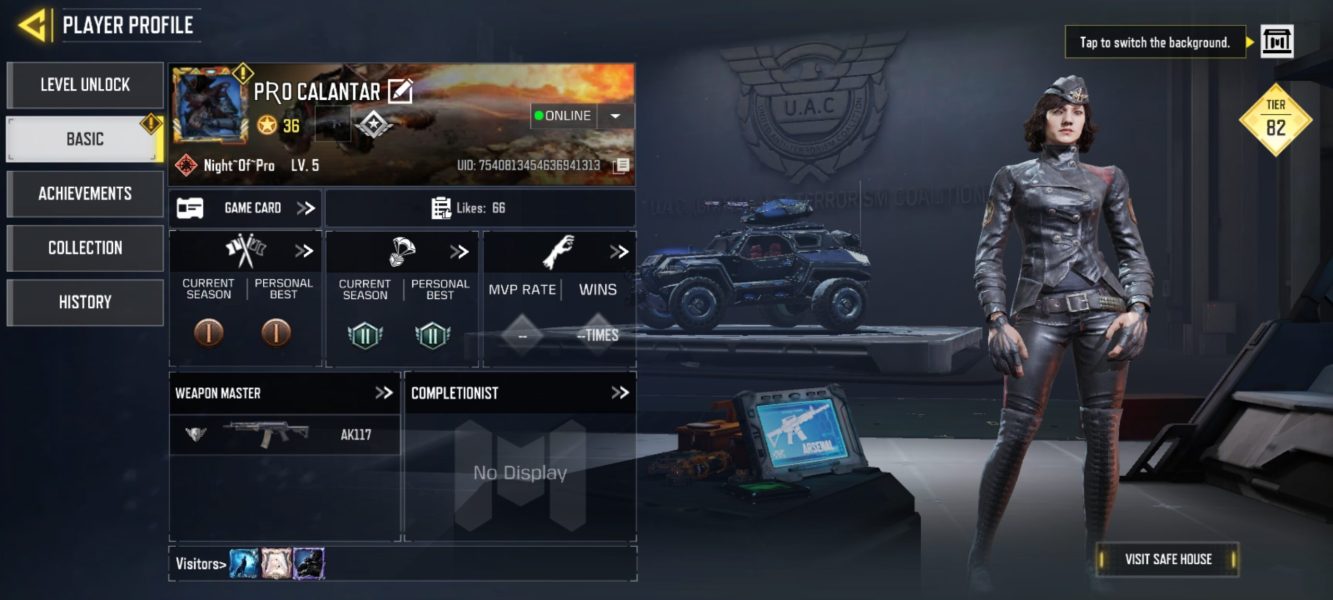Click the Likes counter button
This screenshot has width=1333, height=600.
point(480,208)
